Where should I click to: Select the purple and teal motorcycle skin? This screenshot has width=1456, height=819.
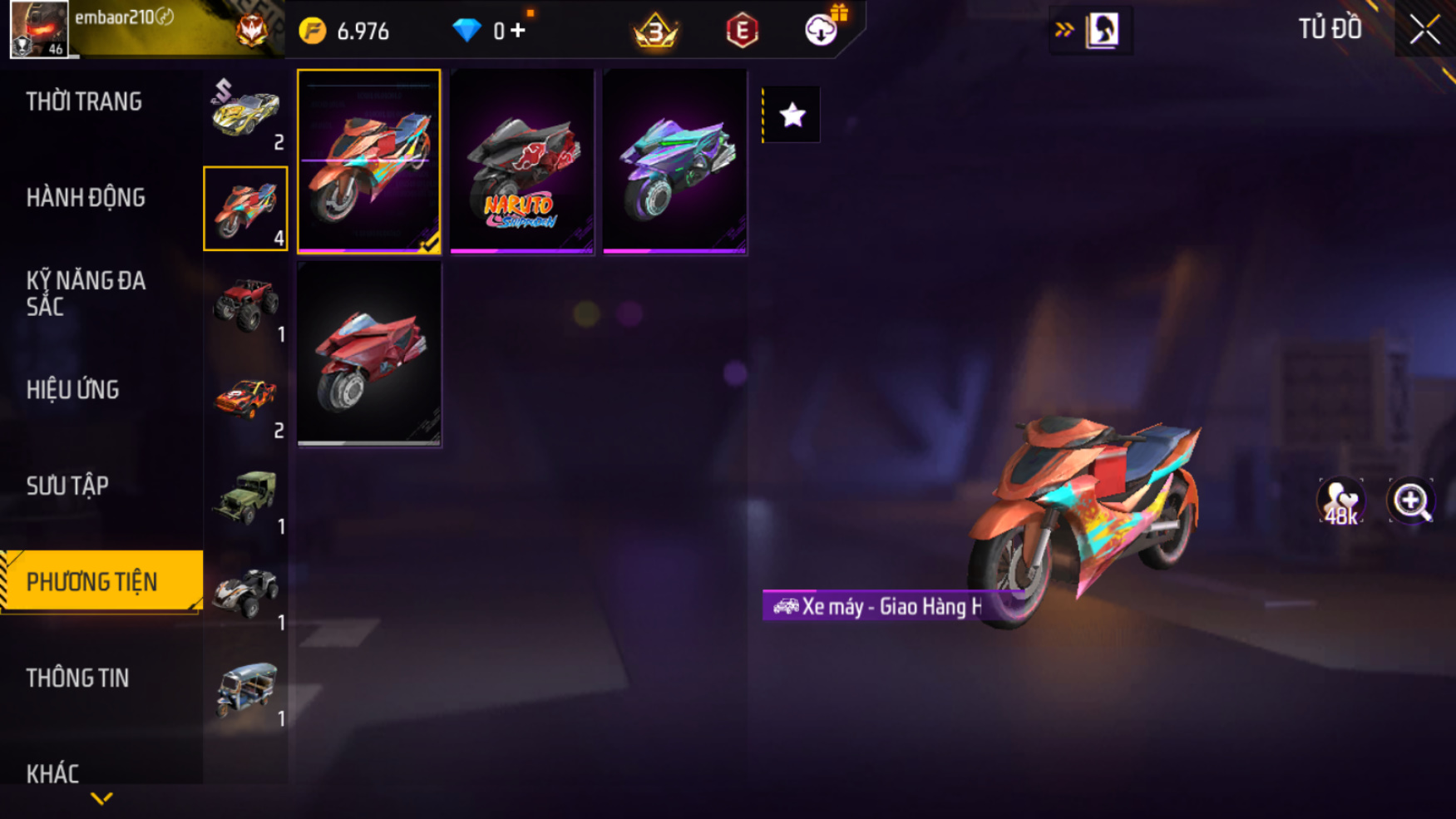point(674,161)
